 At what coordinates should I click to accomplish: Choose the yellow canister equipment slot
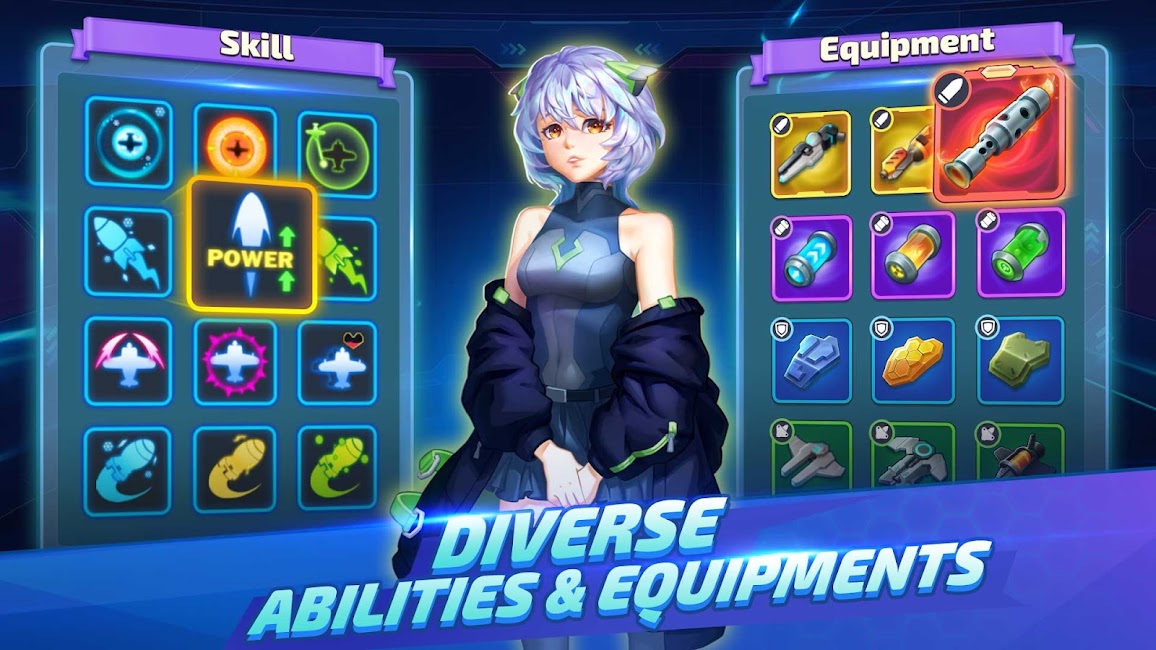pos(912,255)
